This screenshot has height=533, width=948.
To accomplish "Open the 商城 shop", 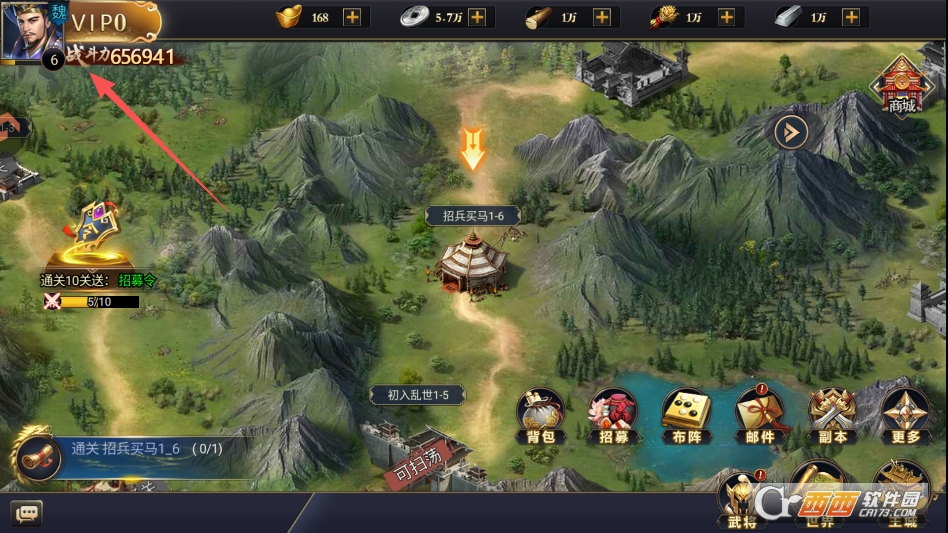I will click(x=901, y=84).
